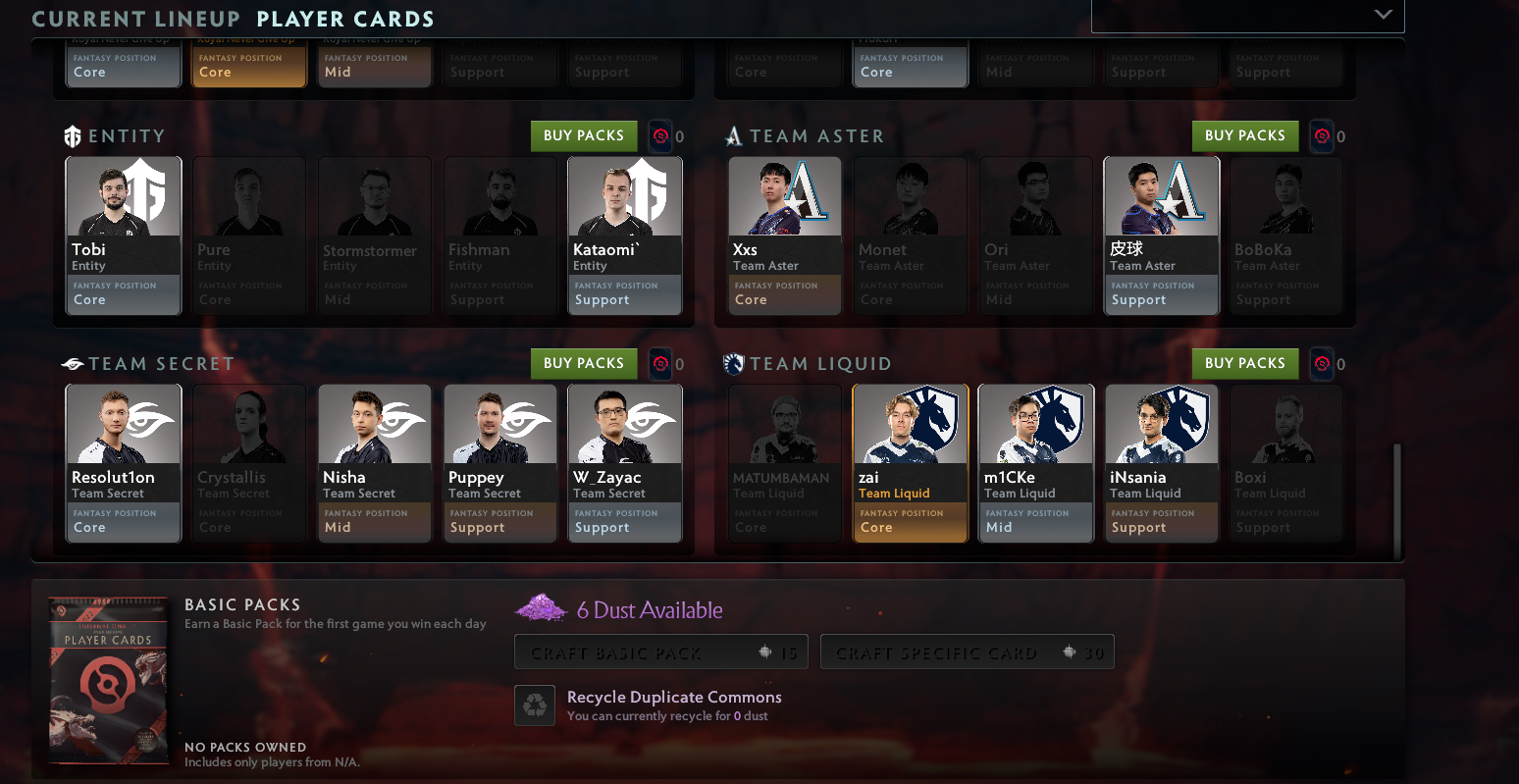Buy packs for Team Aster
Image resolution: width=1519 pixels, height=784 pixels.
click(1244, 136)
